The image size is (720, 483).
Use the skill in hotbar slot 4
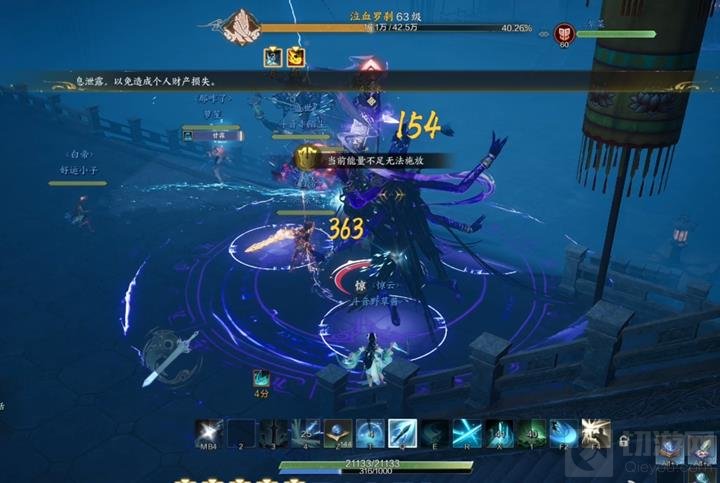click(x=306, y=433)
